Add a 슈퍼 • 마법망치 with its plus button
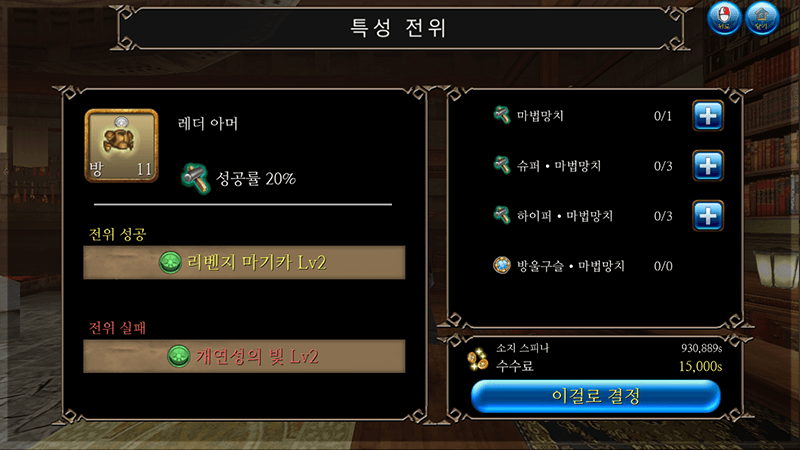The image size is (800, 450). pos(708,165)
